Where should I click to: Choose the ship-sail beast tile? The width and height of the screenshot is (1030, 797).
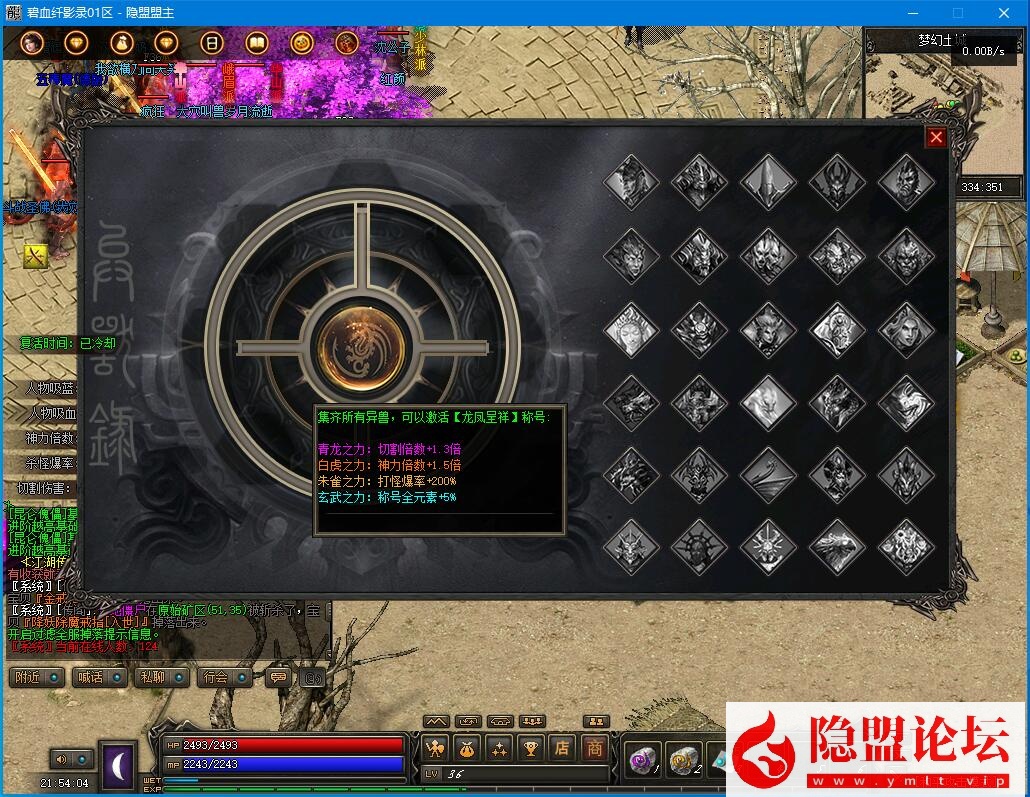(768, 473)
